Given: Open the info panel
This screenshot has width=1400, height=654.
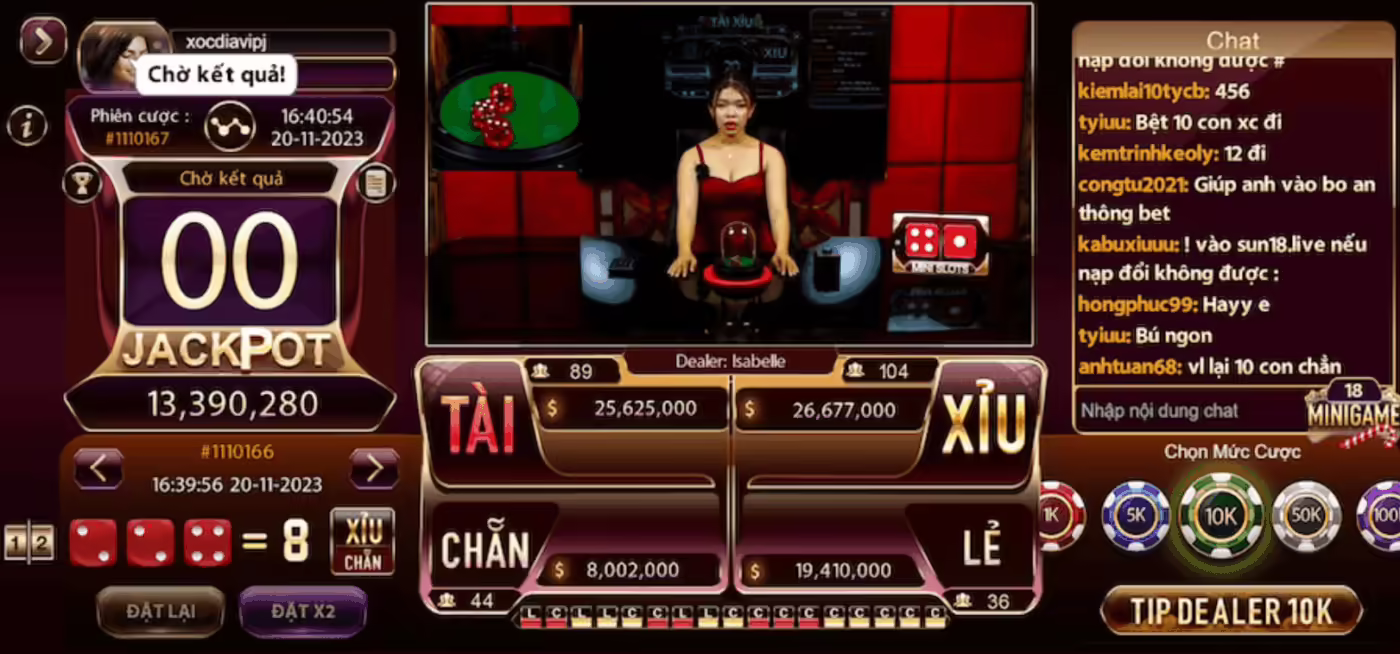Looking at the screenshot, I should 28,126.
